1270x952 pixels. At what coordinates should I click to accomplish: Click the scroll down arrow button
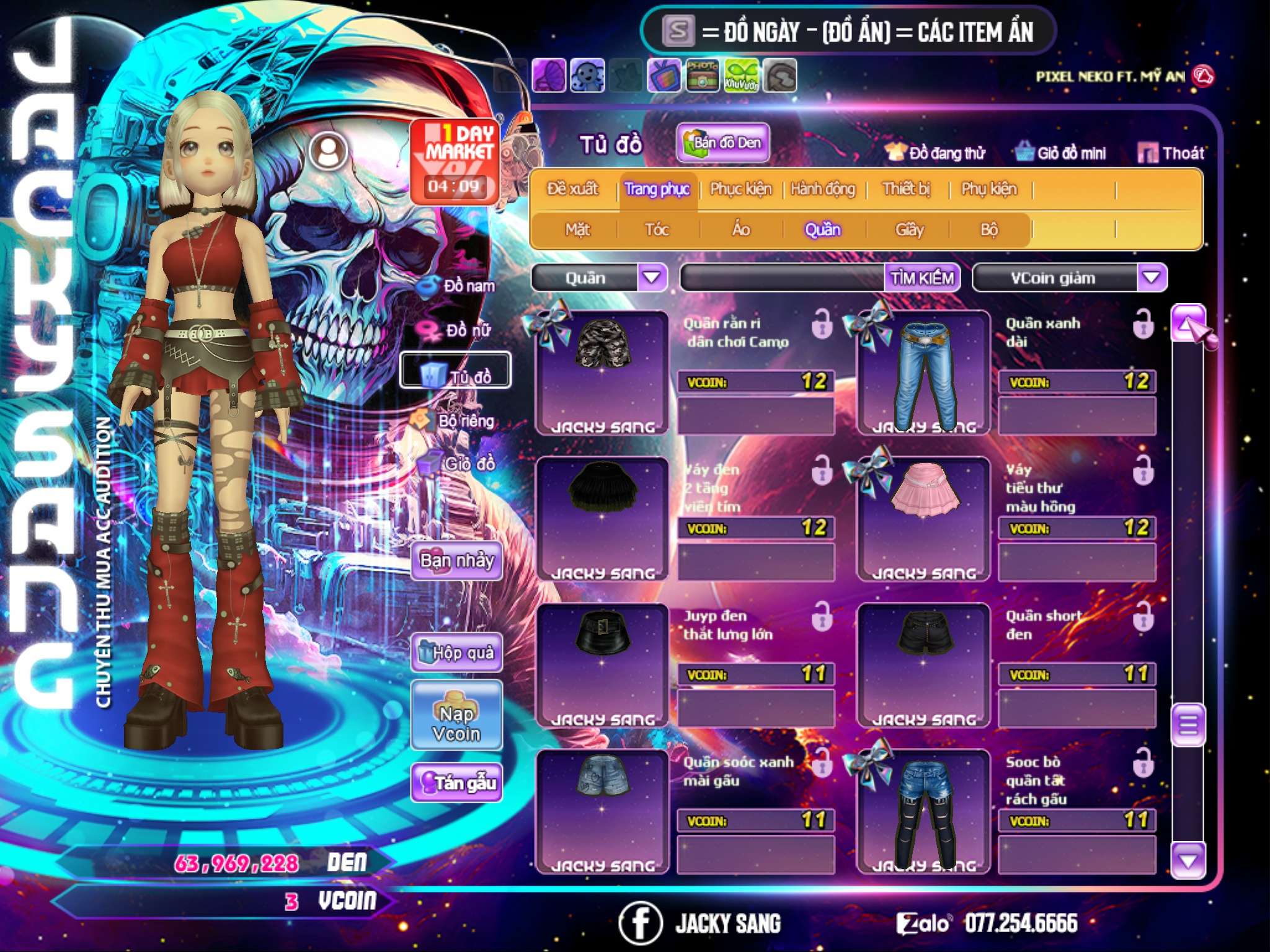1188,860
